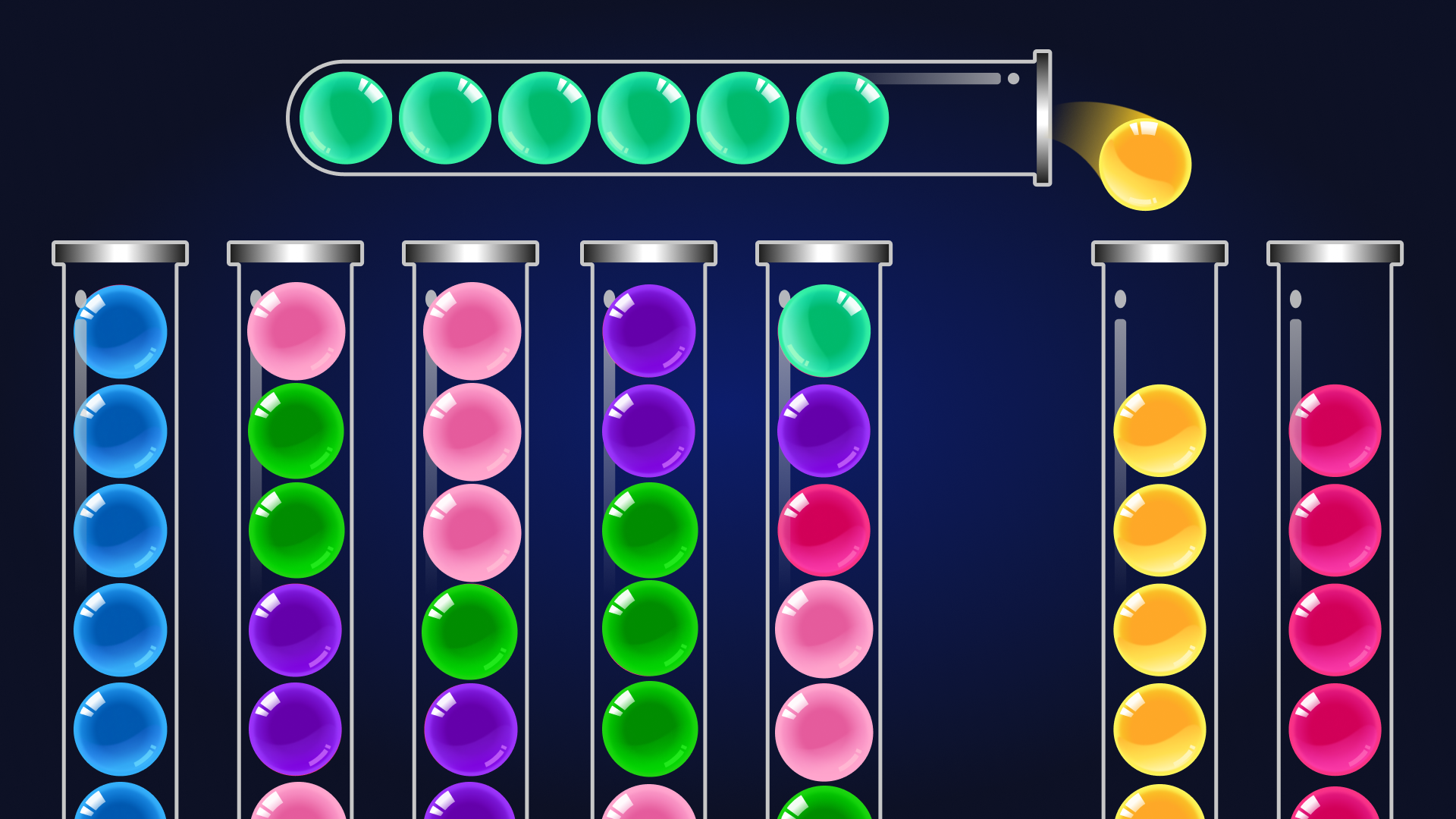
Task: Tap the topmost yellow ball in its tube
Action: pos(1159,428)
